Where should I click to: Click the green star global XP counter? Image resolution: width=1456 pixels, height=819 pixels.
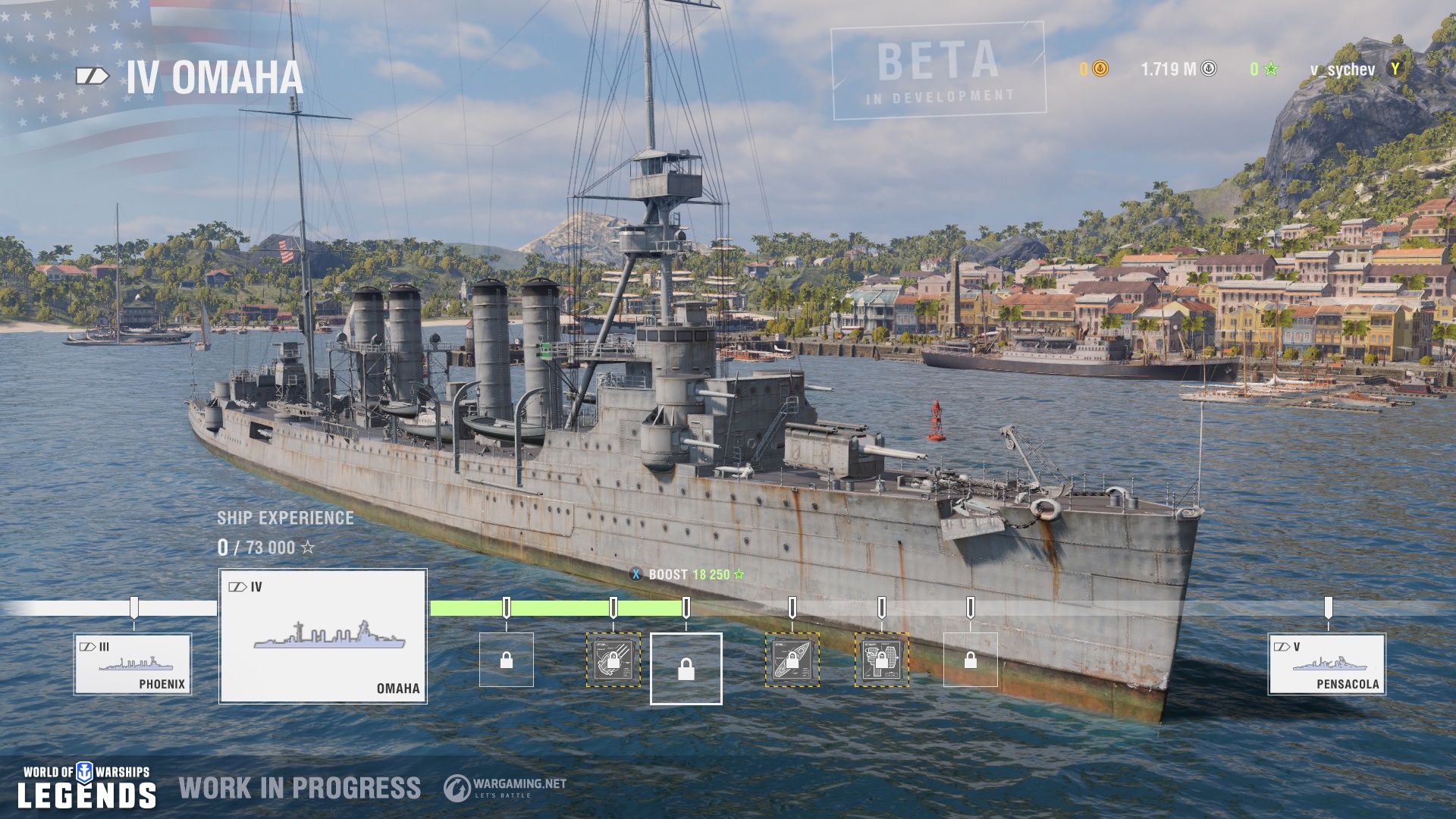1263,70
